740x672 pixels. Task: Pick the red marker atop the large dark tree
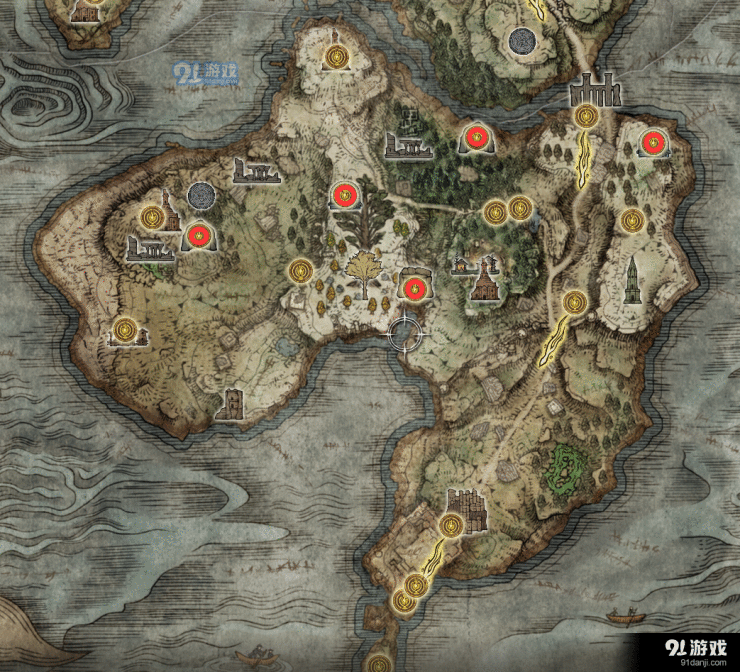(x=345, y=194)
